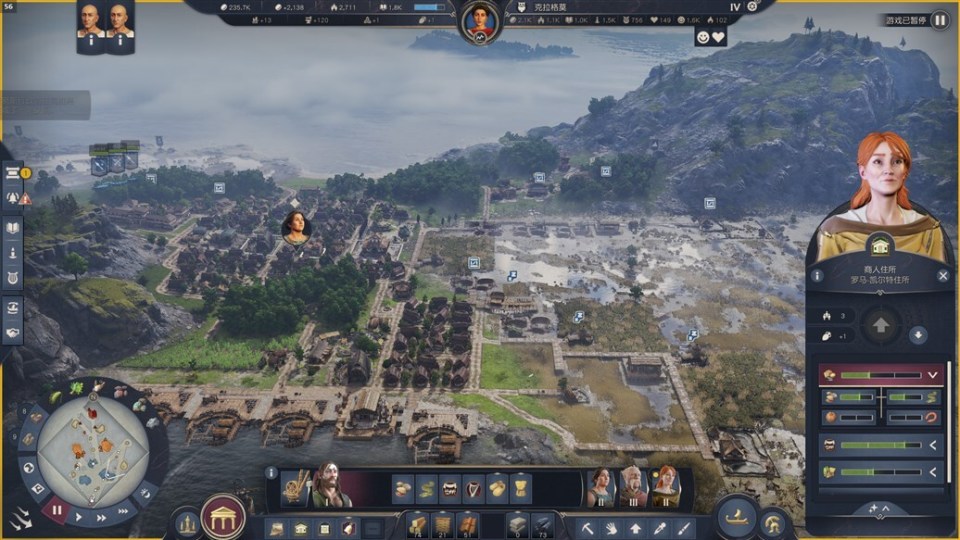Select the paintbrush tool
The width and height of the screenshot is (960, 540).
(684, 527)
